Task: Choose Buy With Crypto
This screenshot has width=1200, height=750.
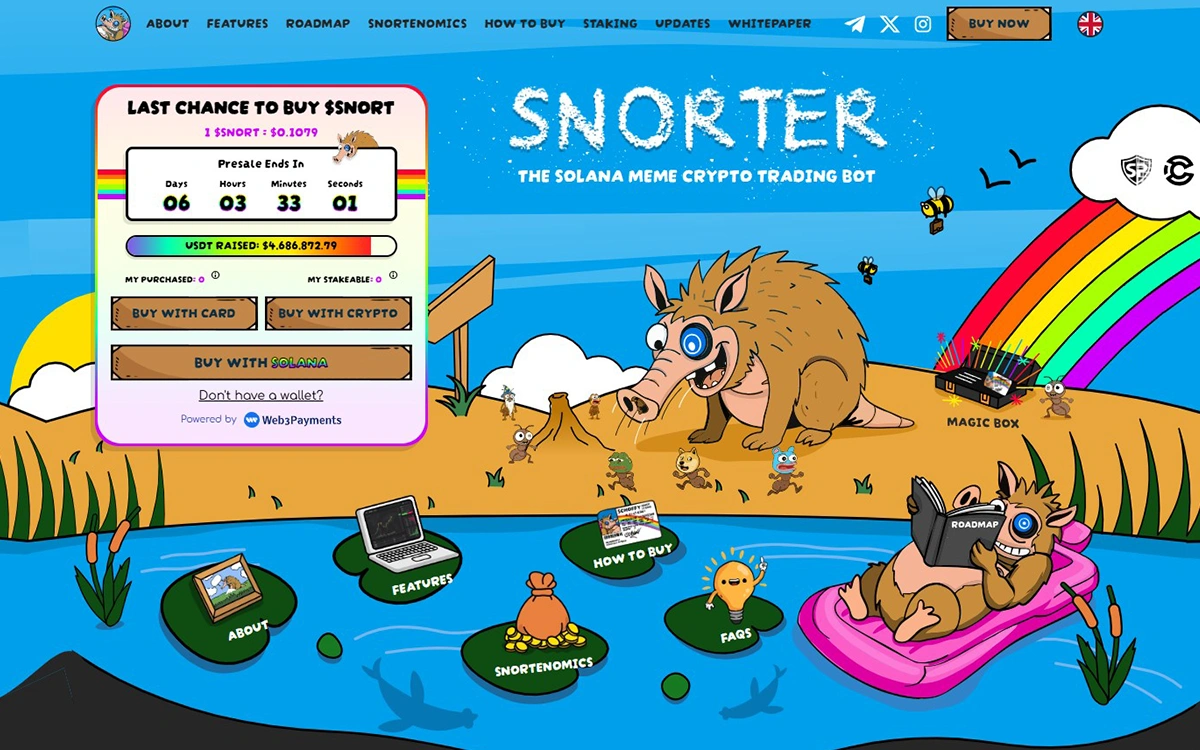Action: click(x=338, y=313)
